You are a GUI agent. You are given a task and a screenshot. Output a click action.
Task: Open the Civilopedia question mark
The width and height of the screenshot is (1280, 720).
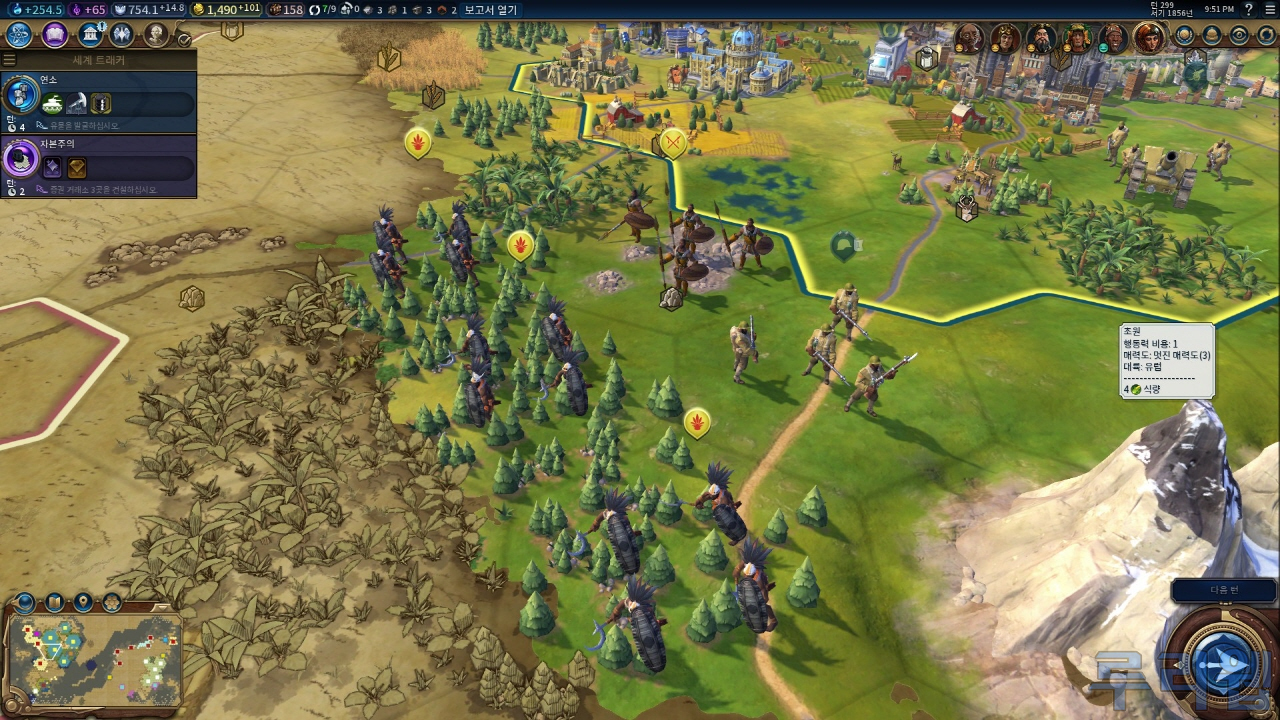coord(1248,9)
